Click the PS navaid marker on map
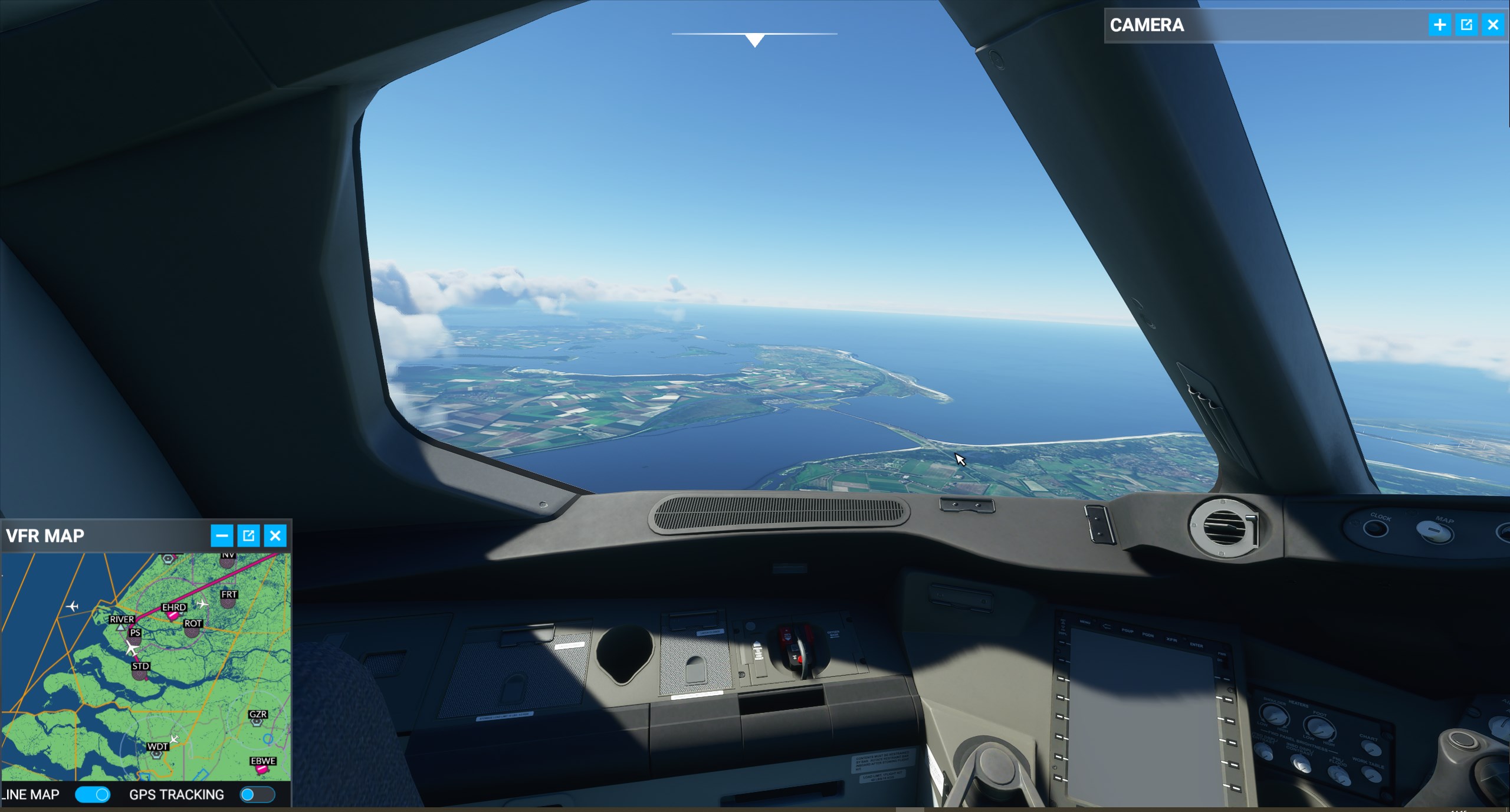1510x812 pixels. [x=134, y=640]
